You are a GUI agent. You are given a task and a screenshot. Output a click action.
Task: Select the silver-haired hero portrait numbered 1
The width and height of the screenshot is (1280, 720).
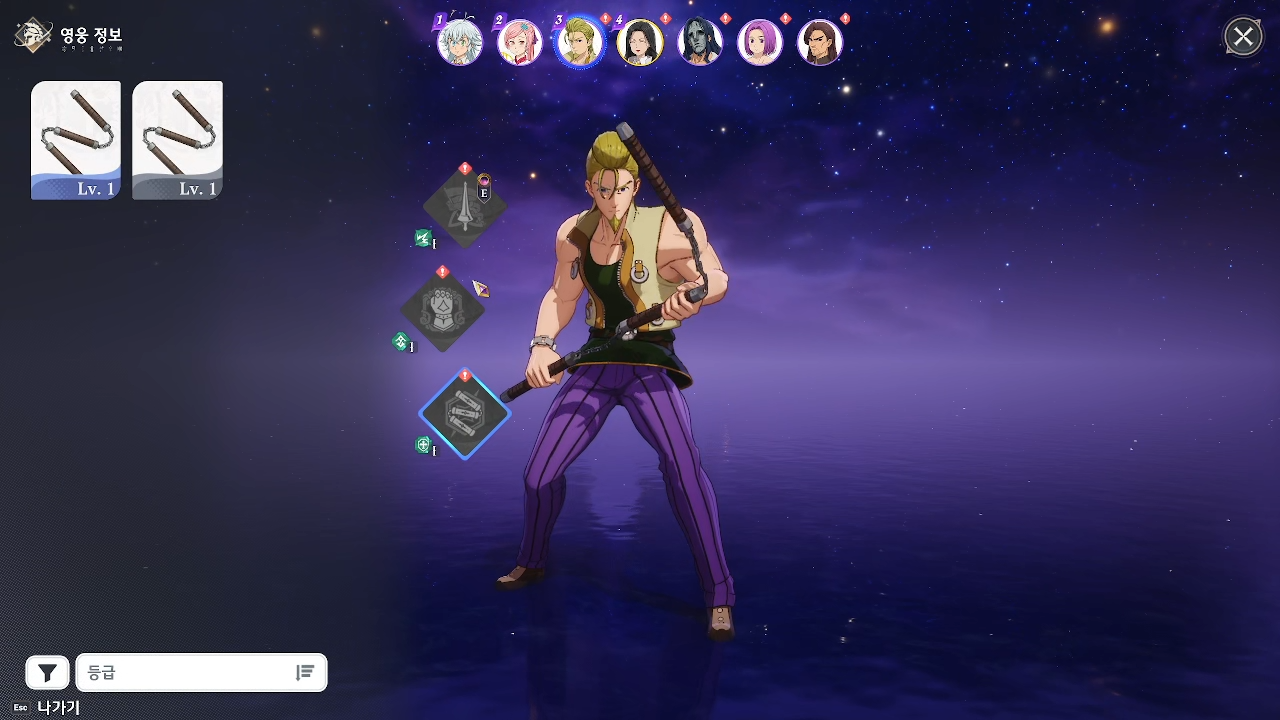[460, 43]
